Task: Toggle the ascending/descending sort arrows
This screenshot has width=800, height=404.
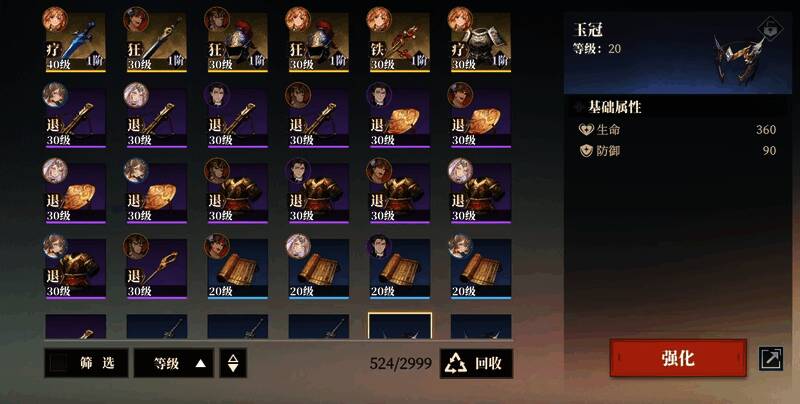Action: (233, 362)
